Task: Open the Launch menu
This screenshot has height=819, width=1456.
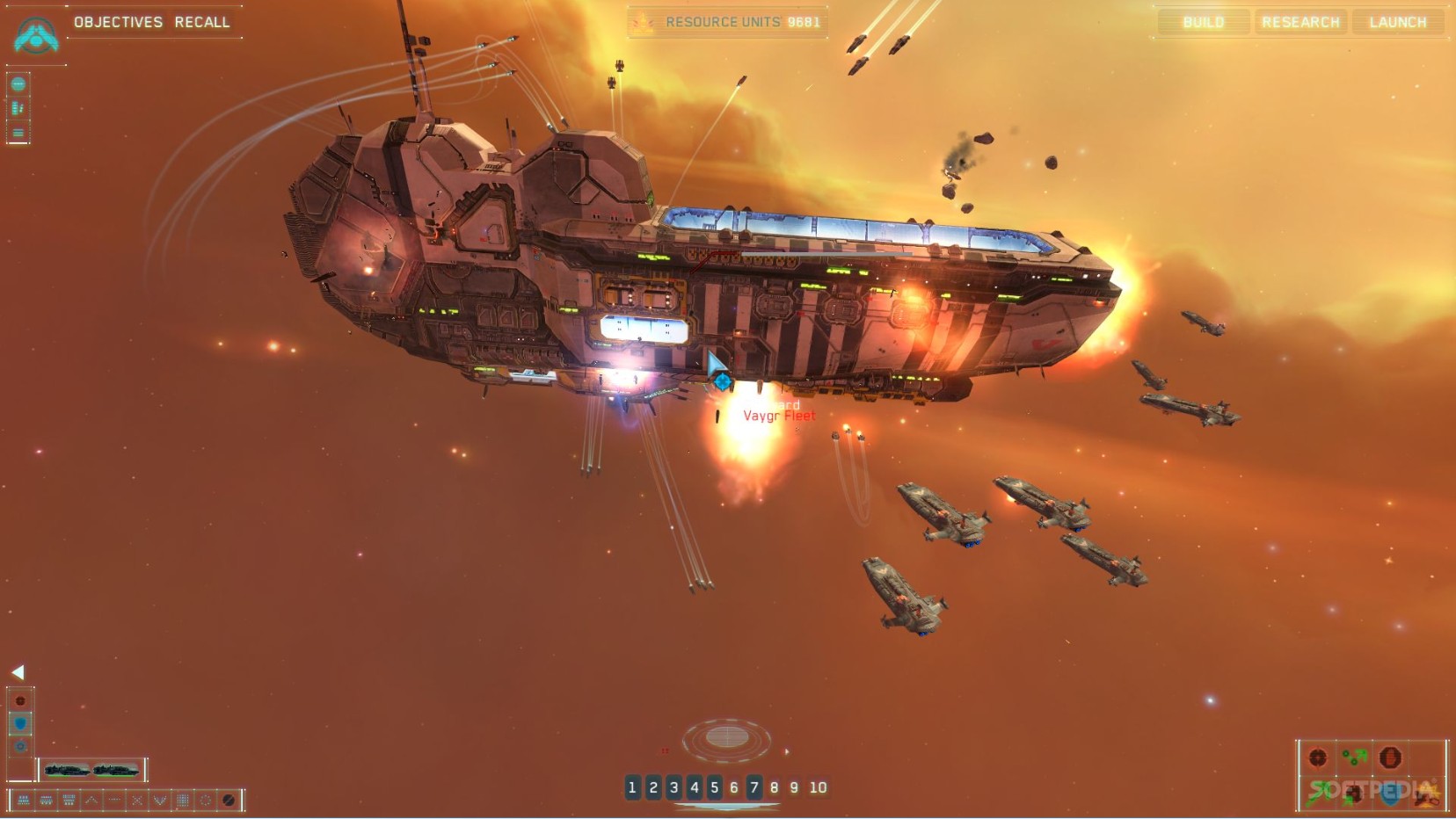Action: pos(1397,22)
